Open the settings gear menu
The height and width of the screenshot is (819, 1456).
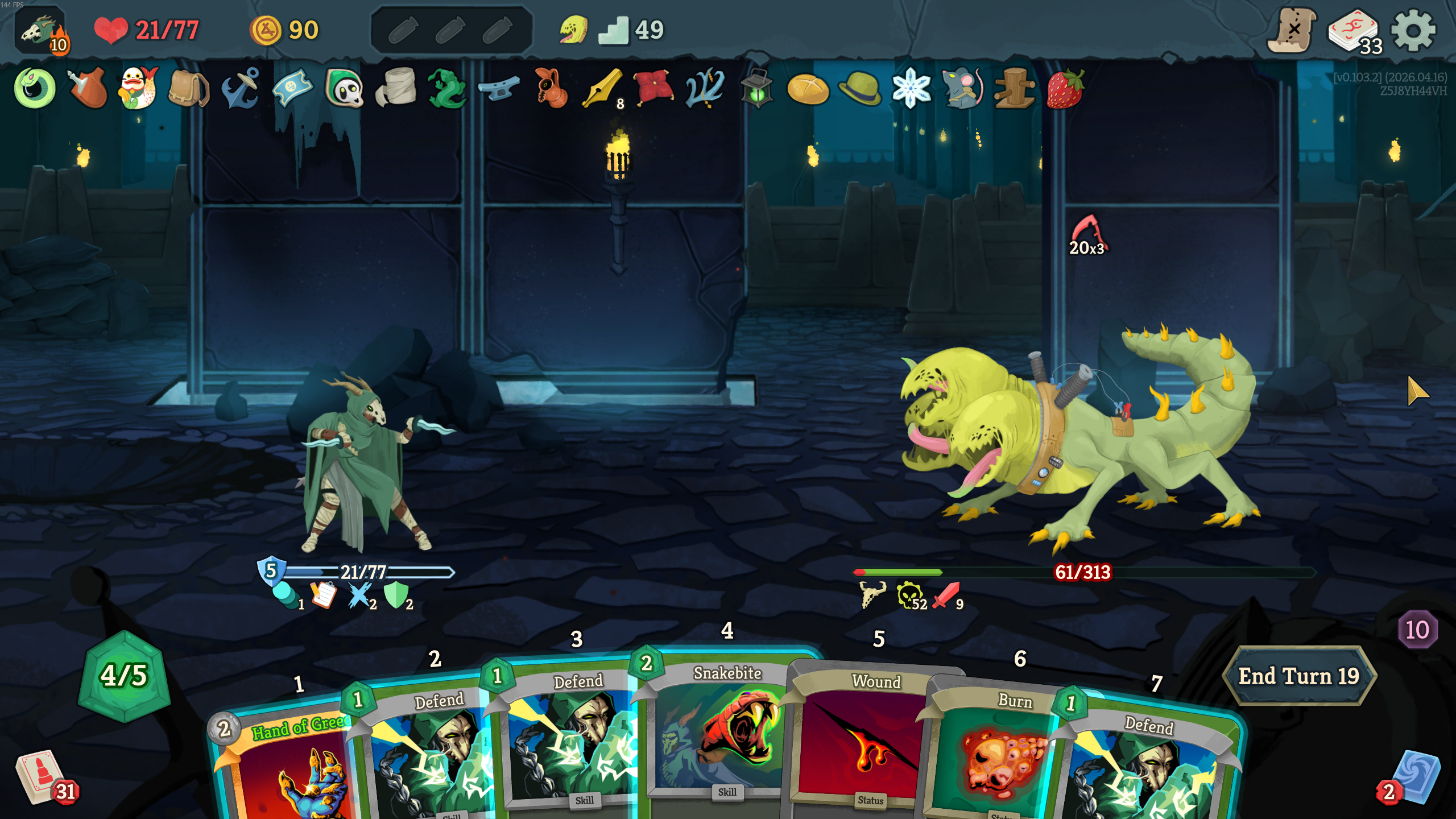point(1413,31)
